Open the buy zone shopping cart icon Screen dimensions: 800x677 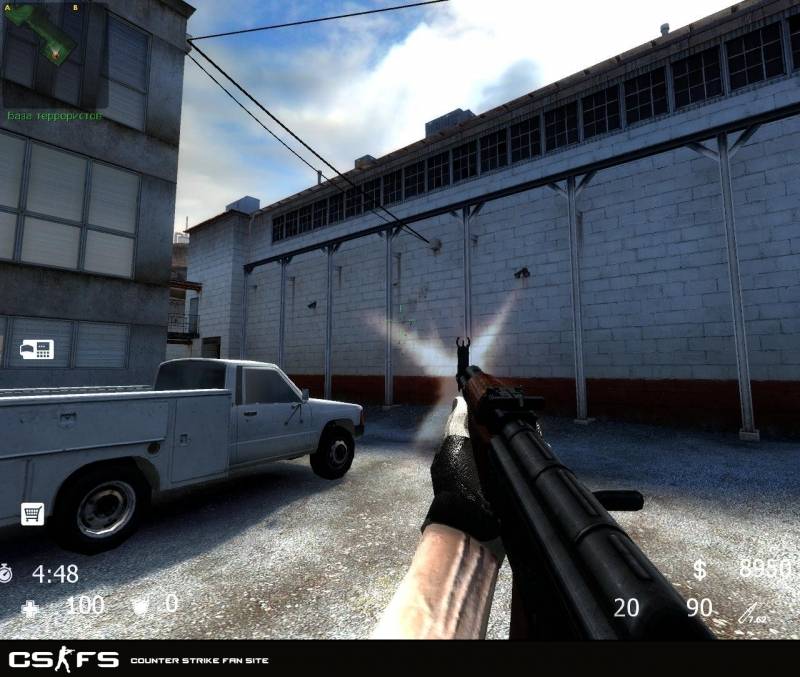click(x=32, y=513)
